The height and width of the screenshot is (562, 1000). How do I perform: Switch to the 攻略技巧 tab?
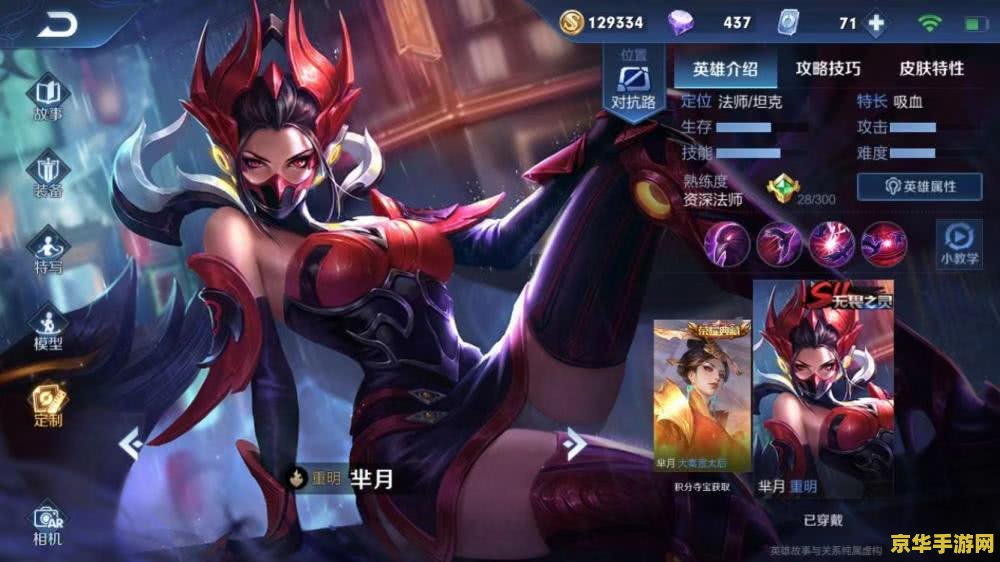[x=828, y=69]
